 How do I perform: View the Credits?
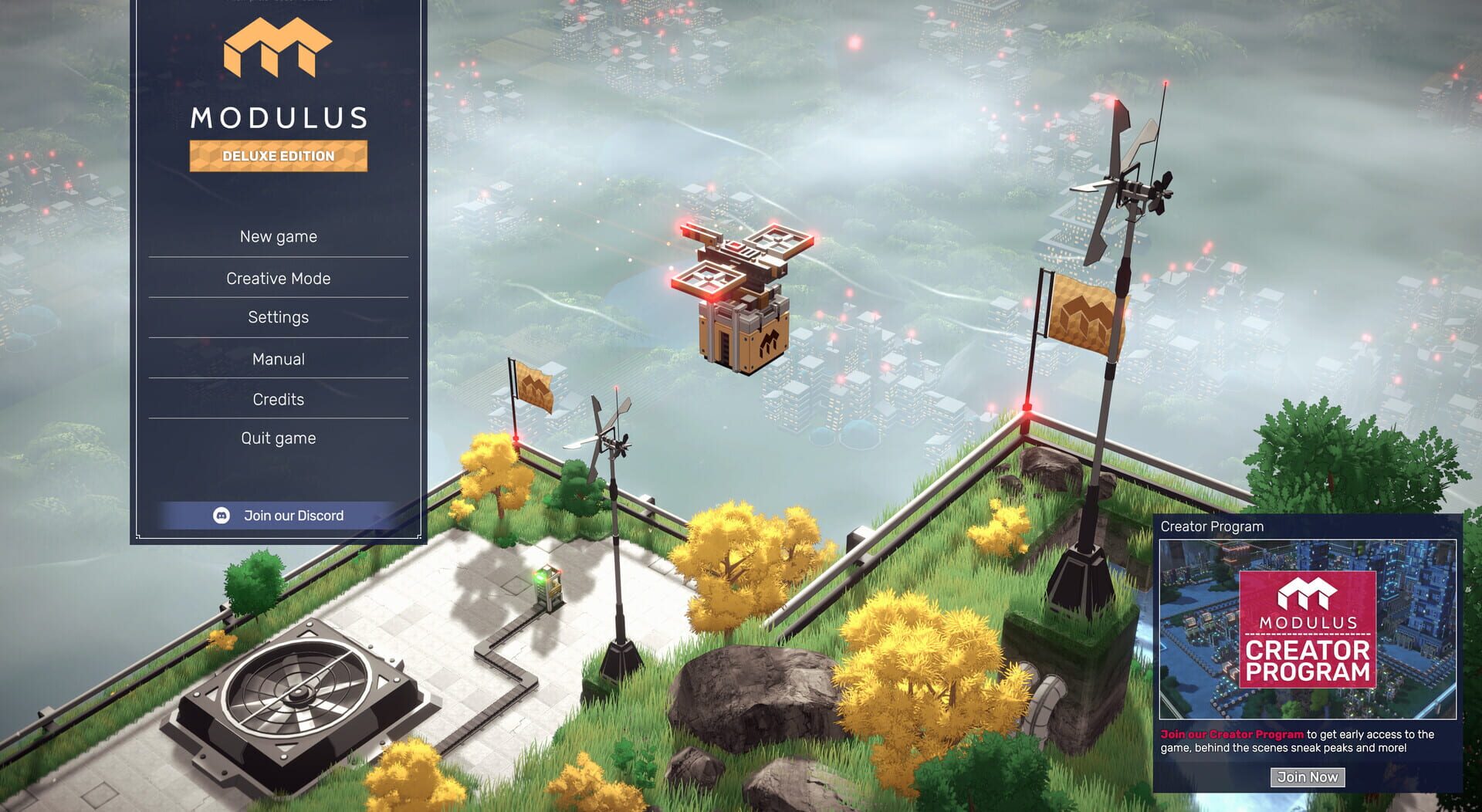tap(279, 399)
